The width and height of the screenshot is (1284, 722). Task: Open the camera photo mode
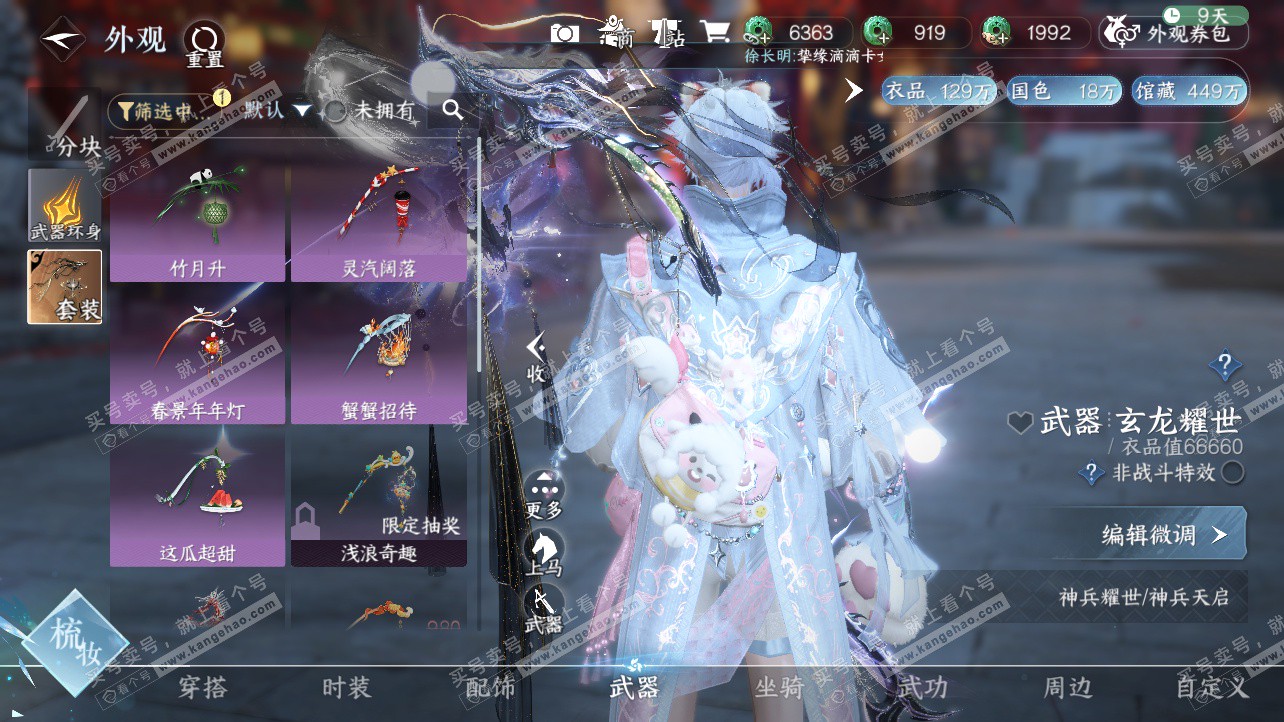(x=565, y=33)
